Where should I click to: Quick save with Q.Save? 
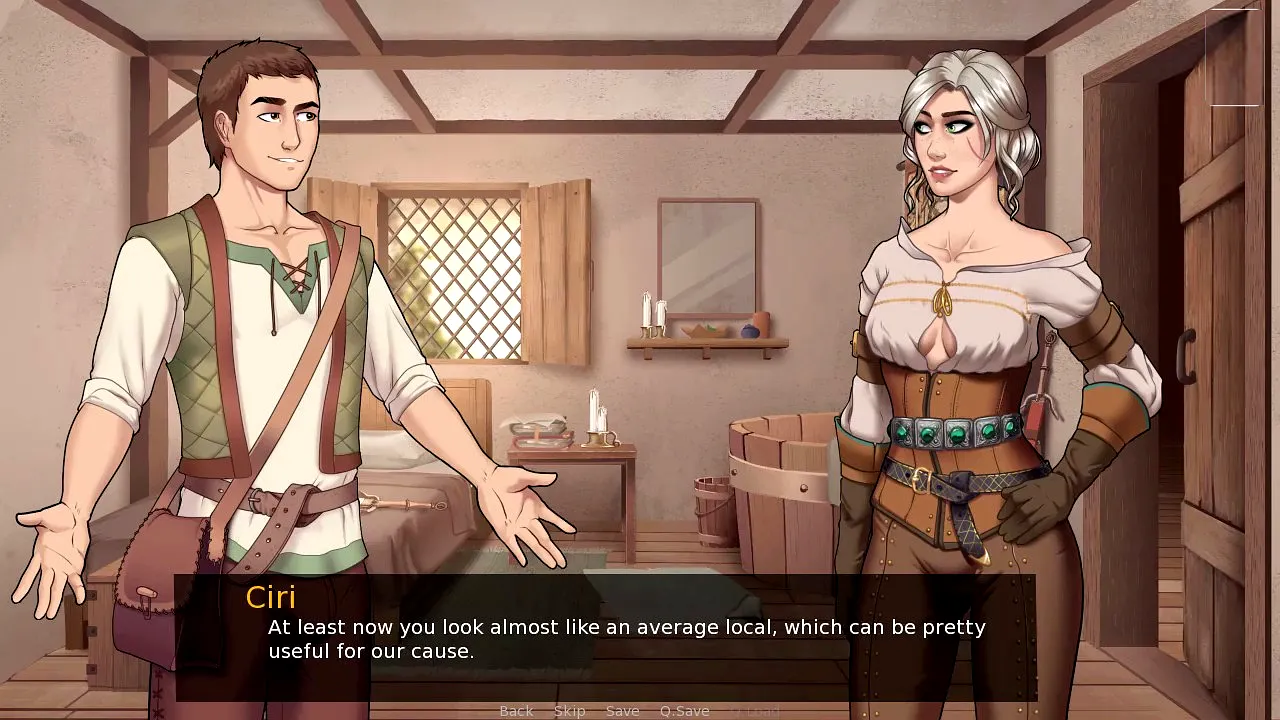(x=684, y=711)
